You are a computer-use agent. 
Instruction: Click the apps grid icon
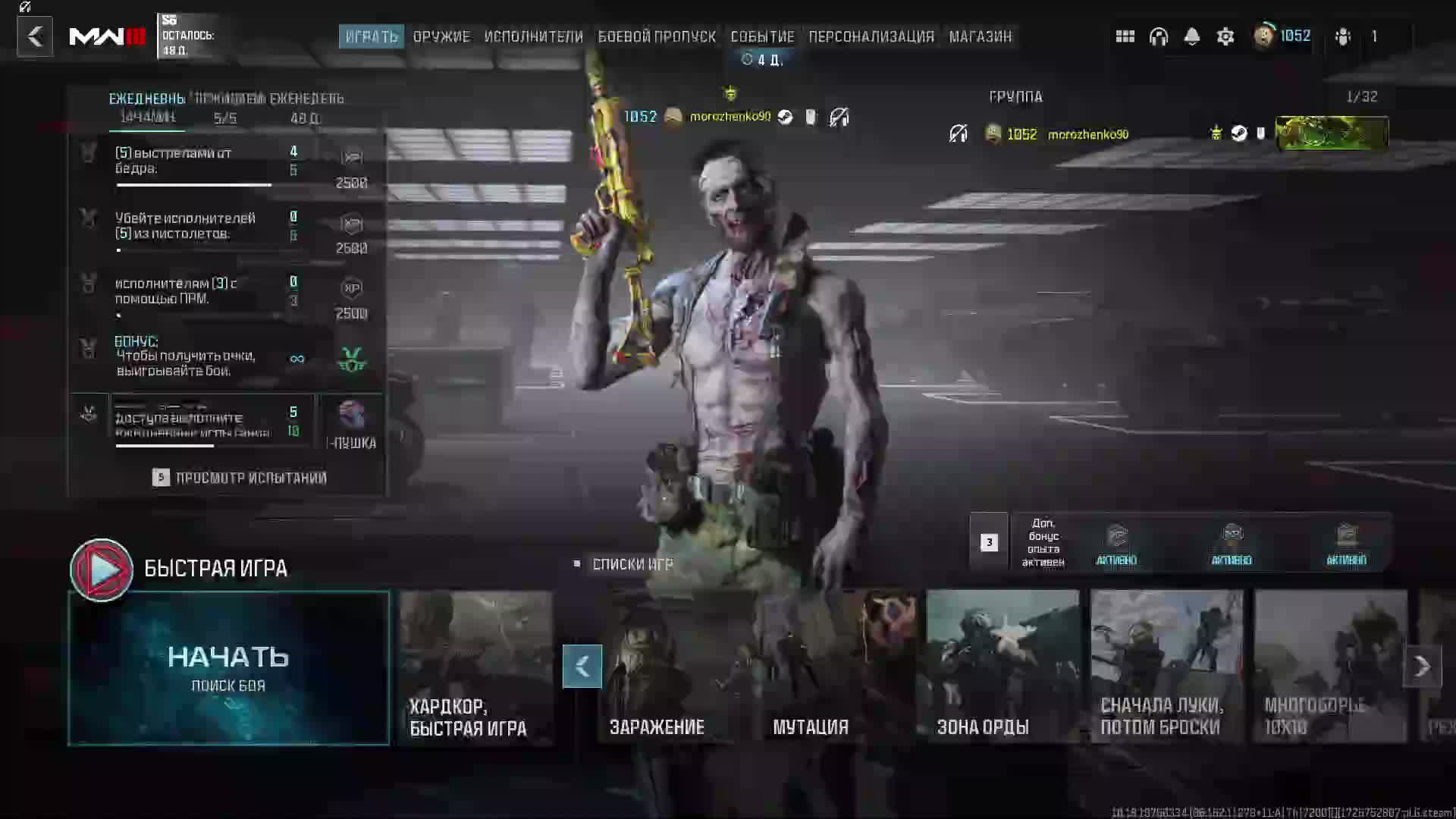click(1125, 36)
